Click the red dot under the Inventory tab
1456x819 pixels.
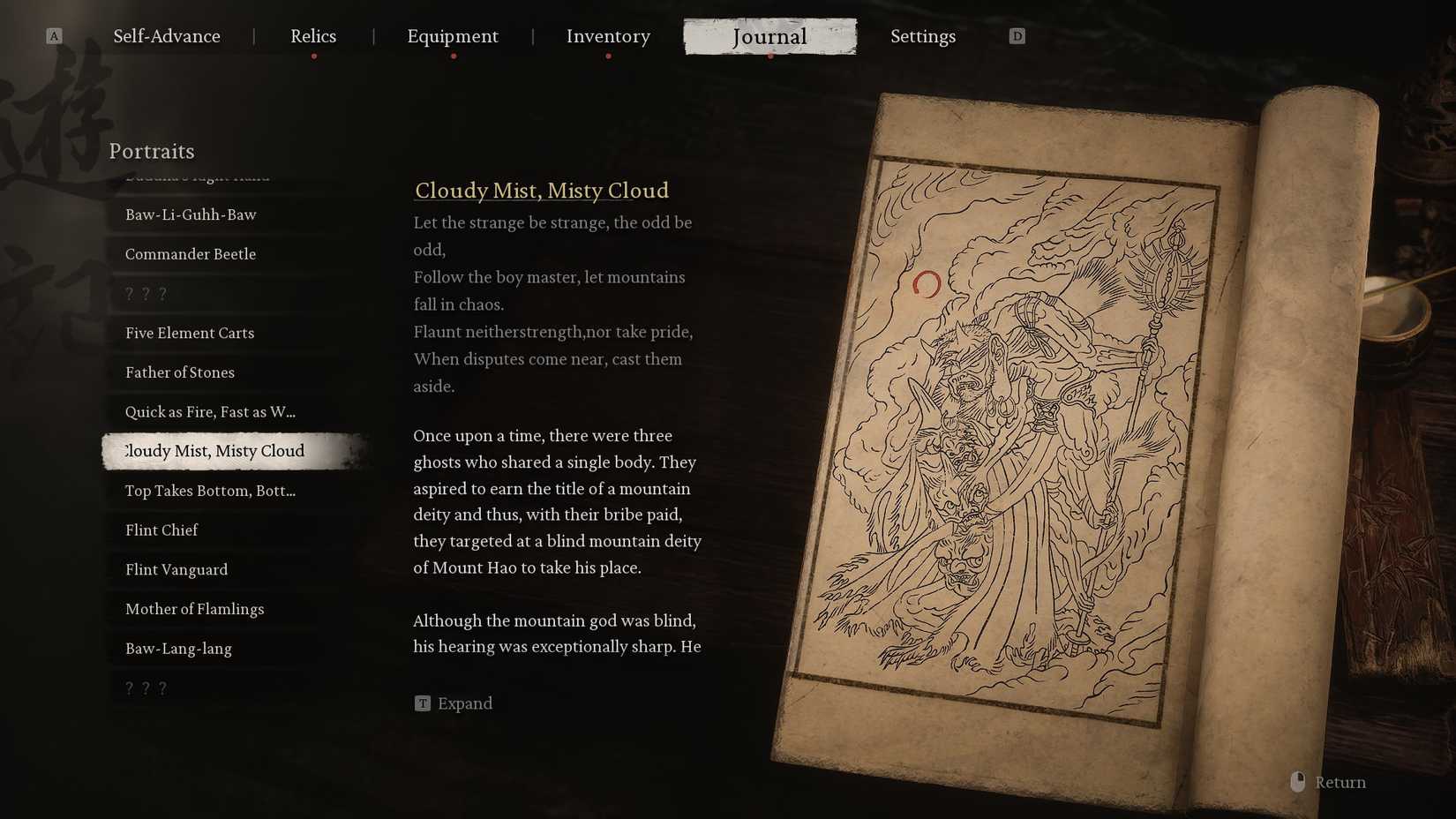(x=608, y=54)
